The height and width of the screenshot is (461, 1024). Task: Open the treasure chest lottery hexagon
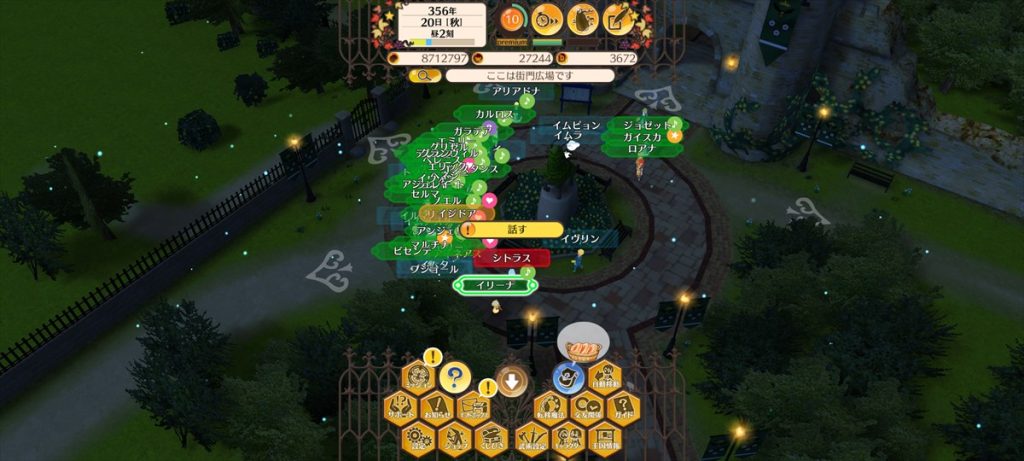[492, 437]
